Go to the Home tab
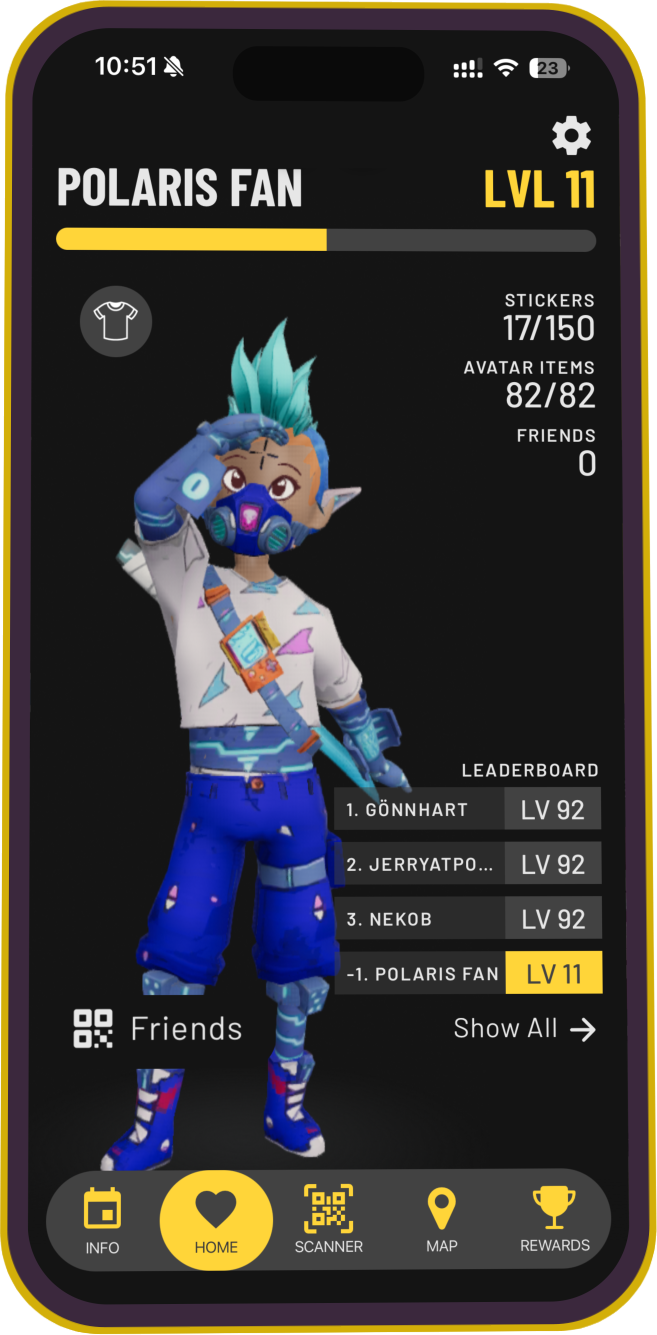 point(216,1220)
